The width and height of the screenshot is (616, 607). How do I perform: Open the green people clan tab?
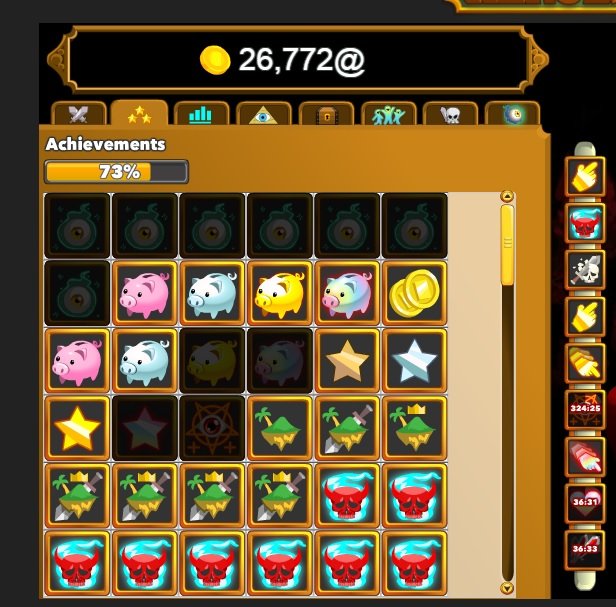(388, 114)
